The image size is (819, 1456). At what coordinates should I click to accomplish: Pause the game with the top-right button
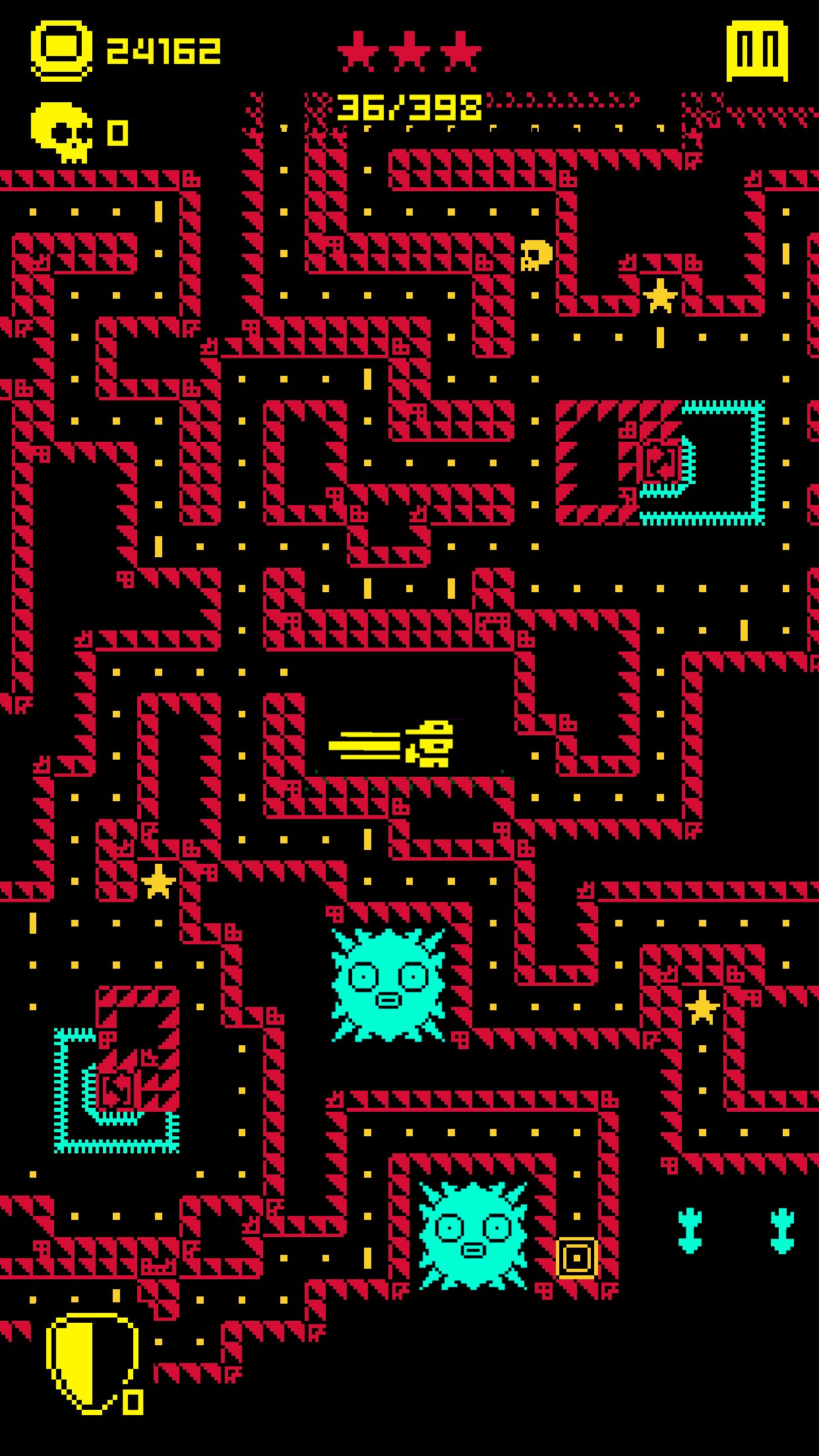[757, 51]
